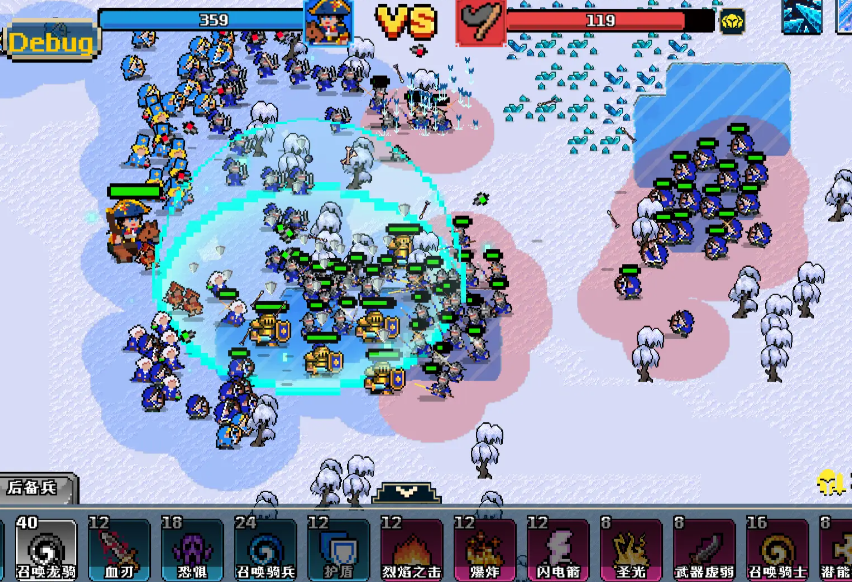Click the yellow skull icon above skill bar
The height and width of the screenshot is (582, 852).
click(x=828, y=482)
